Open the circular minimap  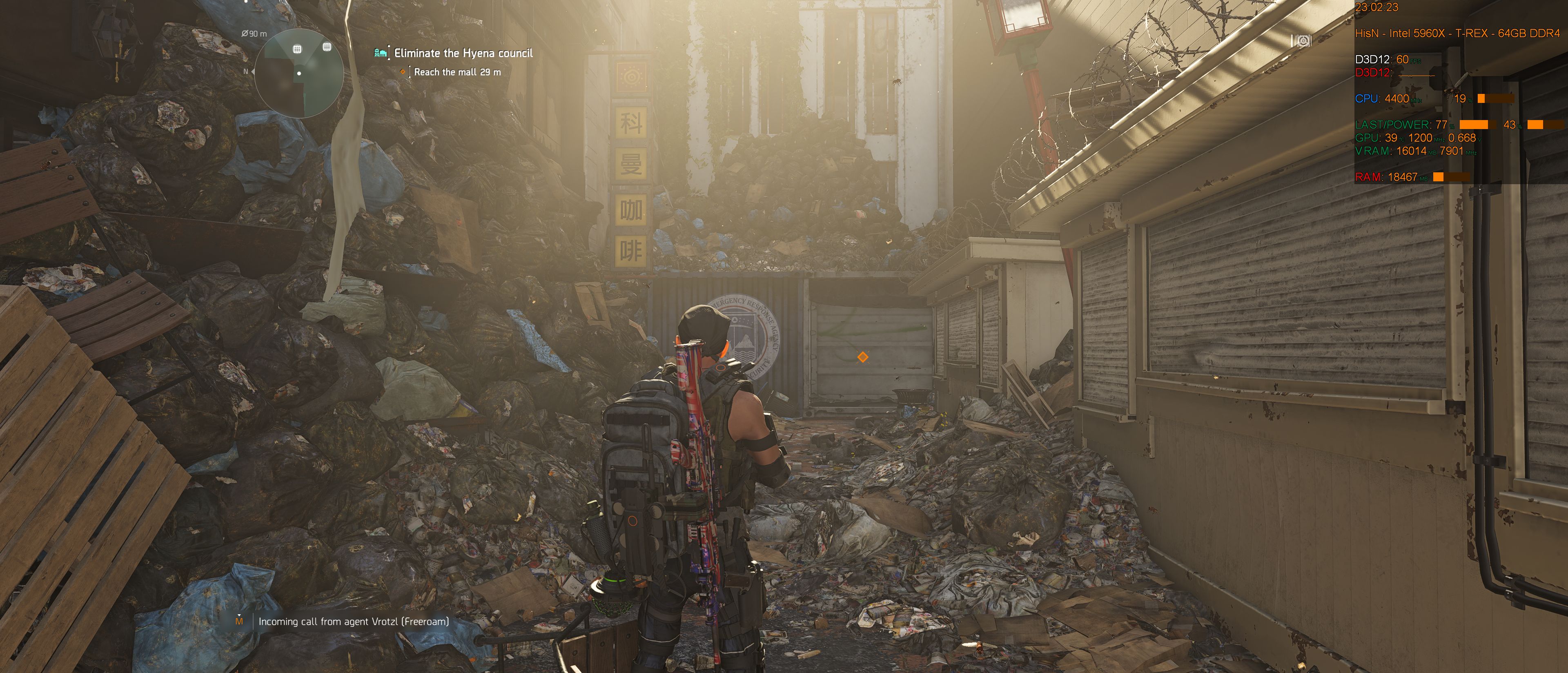tap(299, 74)
